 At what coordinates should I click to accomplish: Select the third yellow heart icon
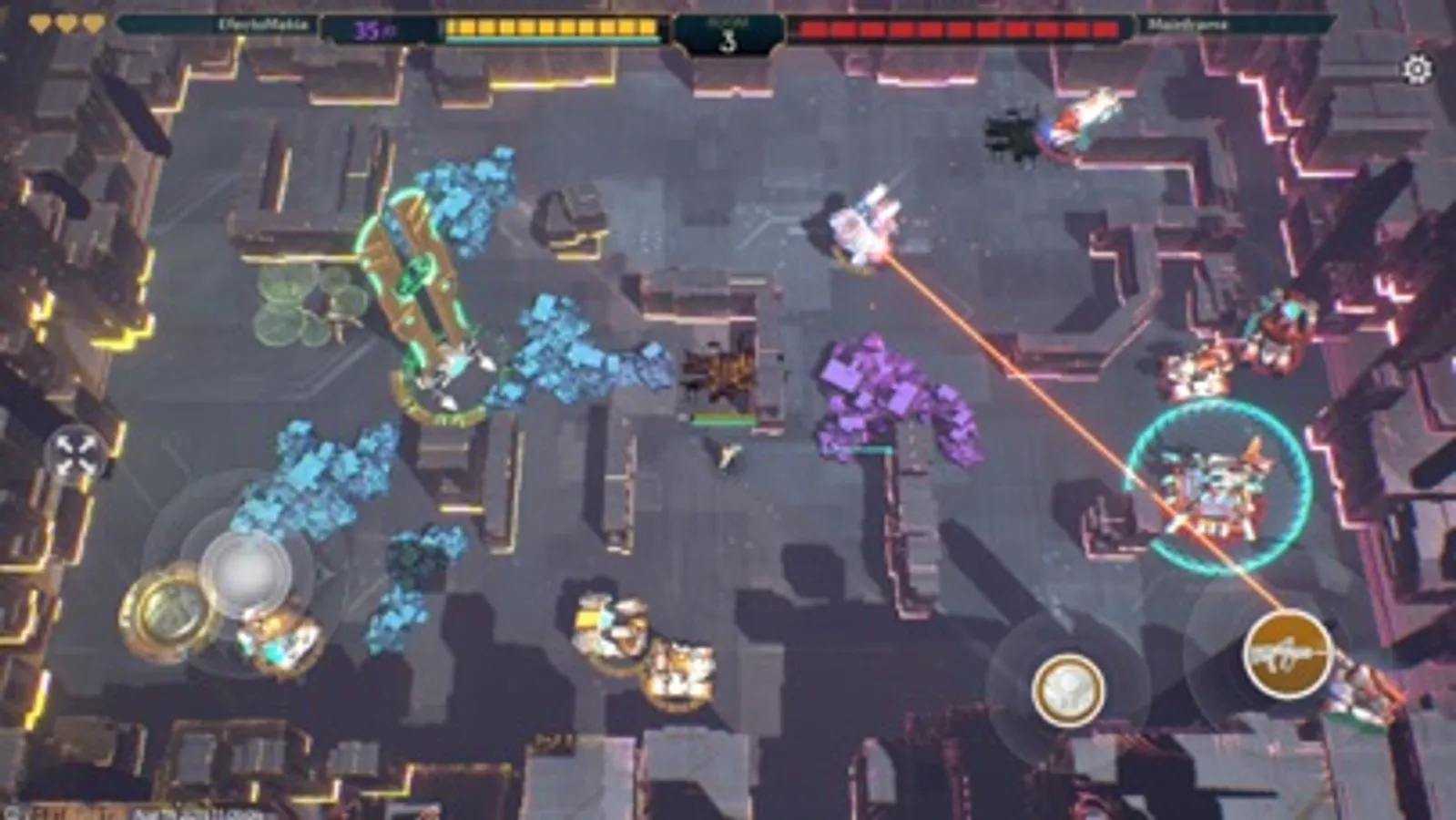point(91,24)
